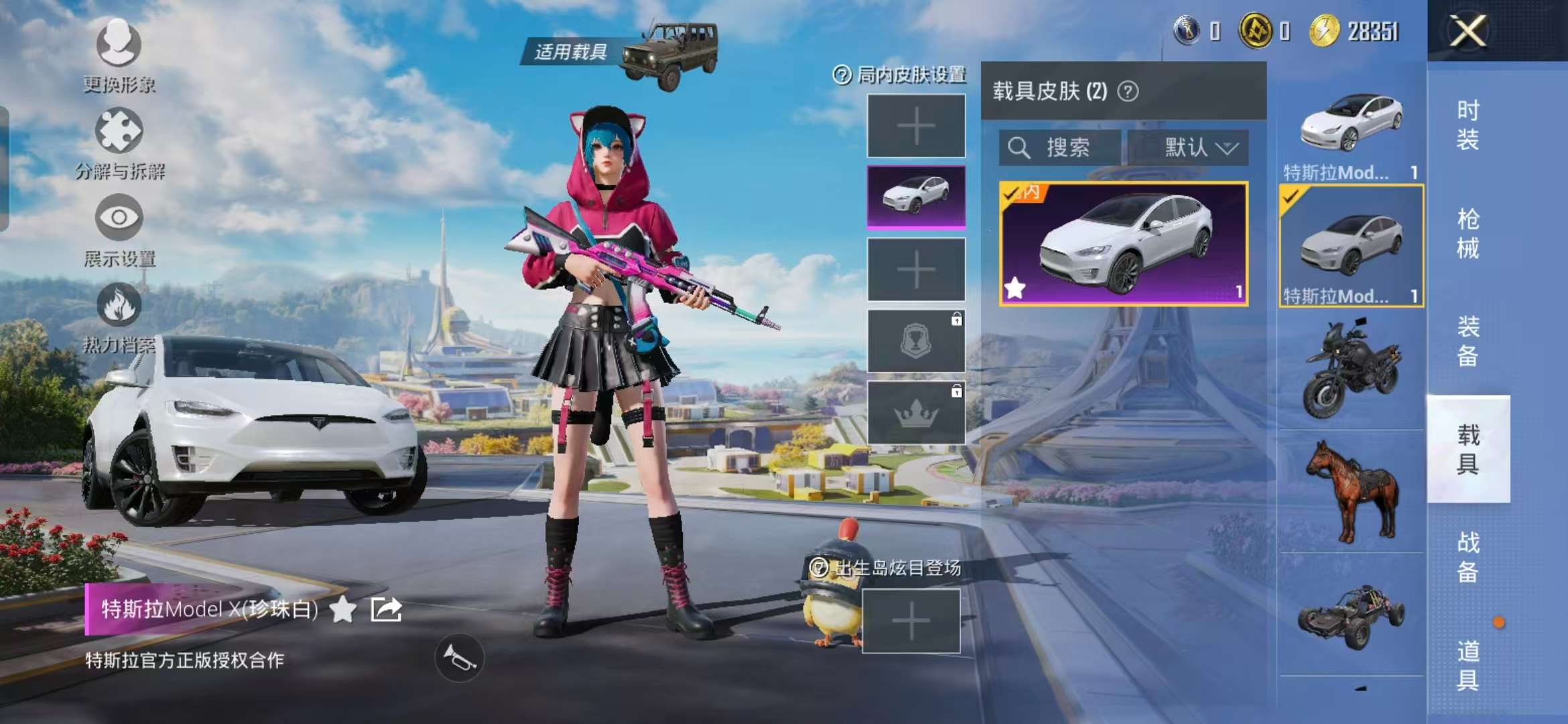Viewport: 1568px width, 724px height.
Task: Open 分解与拆解 dismantle menu
Action: (x=119, y=142)
